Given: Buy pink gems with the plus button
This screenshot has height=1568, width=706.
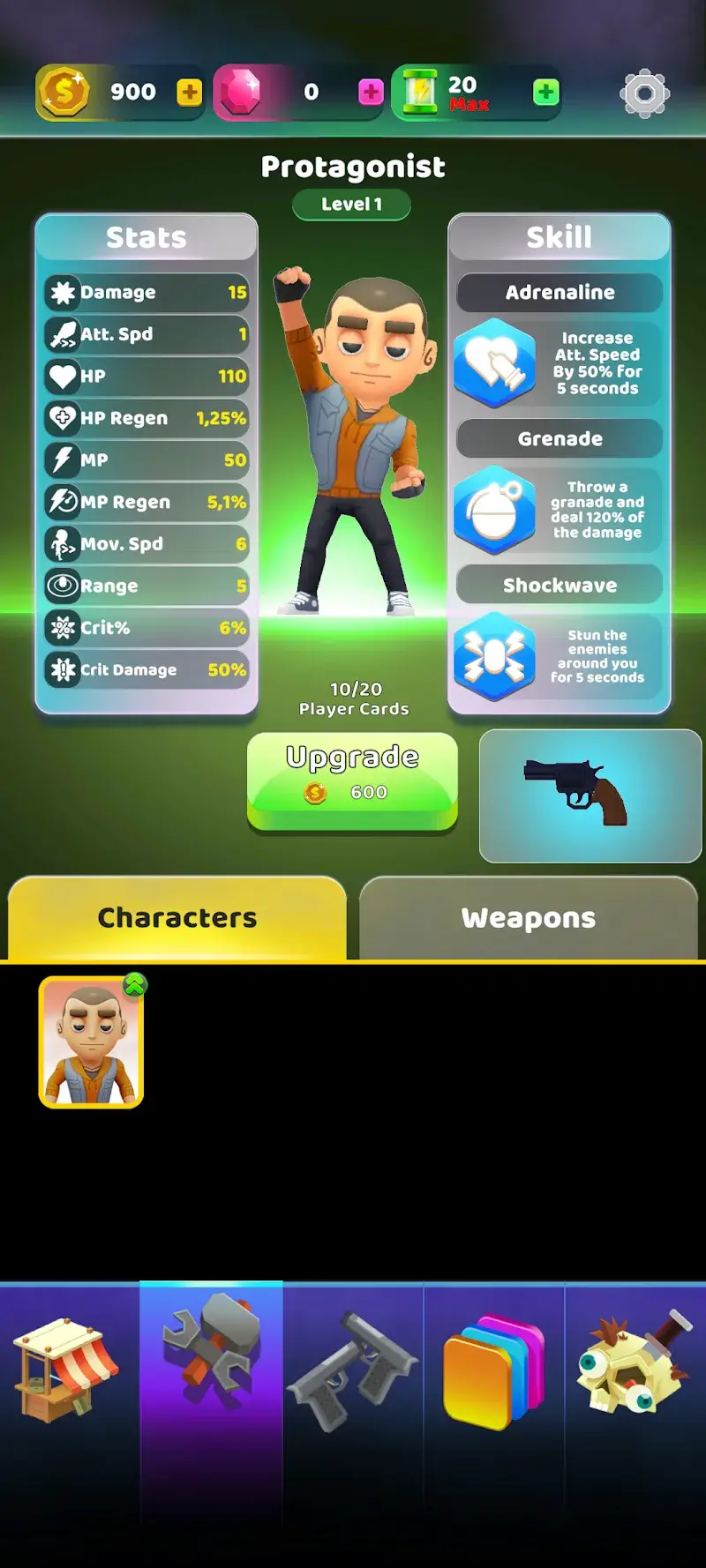Looking at the screenshot, I should click(x=371, y=93).
